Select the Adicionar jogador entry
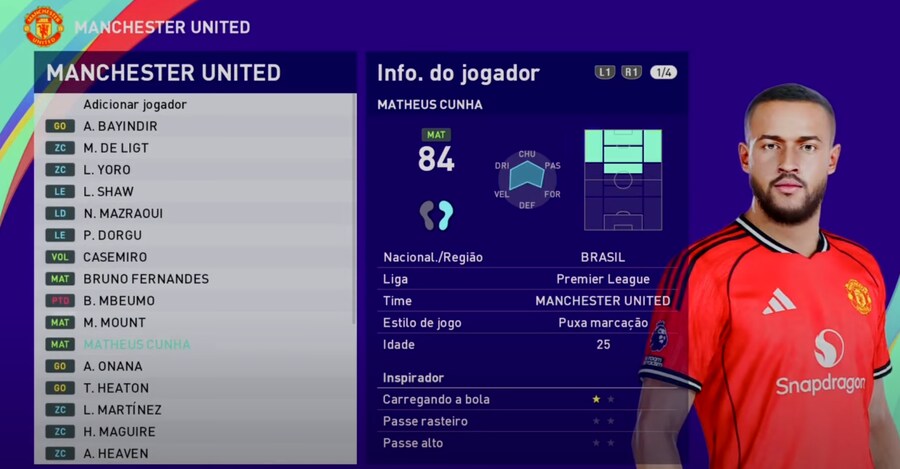 pyautogui.click(x=135, y=104)
